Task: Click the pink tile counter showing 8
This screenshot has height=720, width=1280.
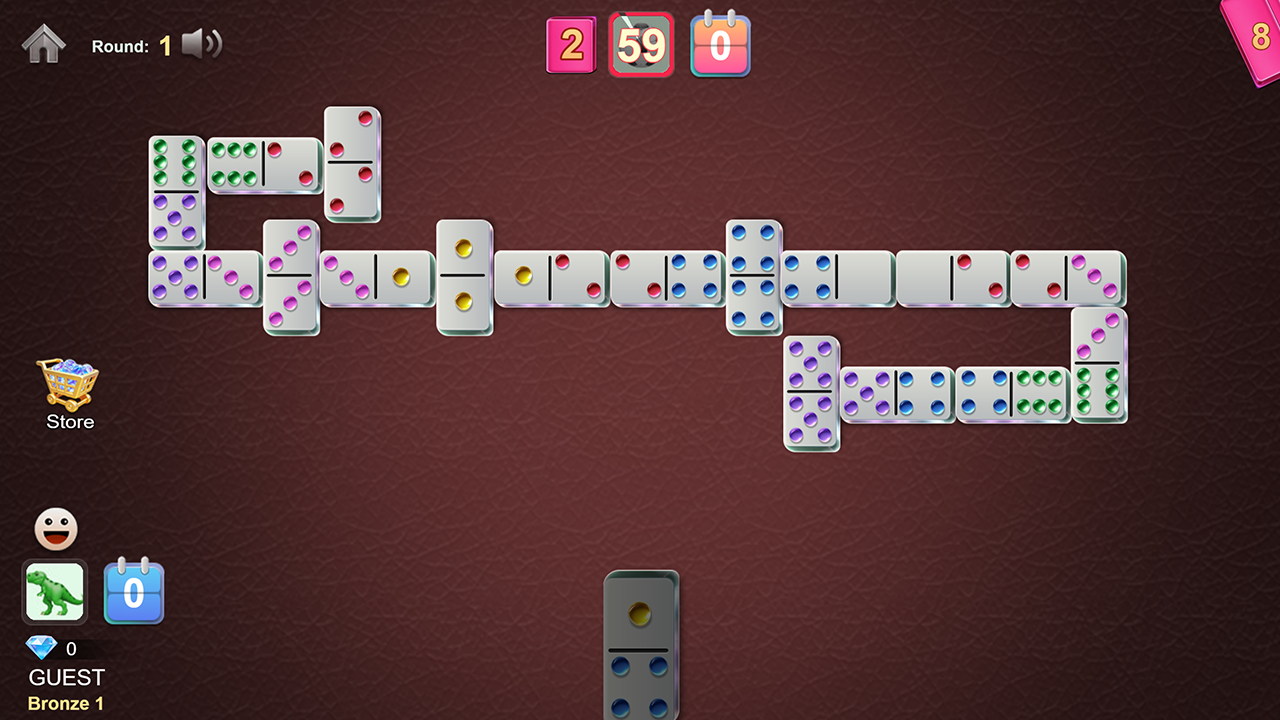Action: click(1261, 33)
